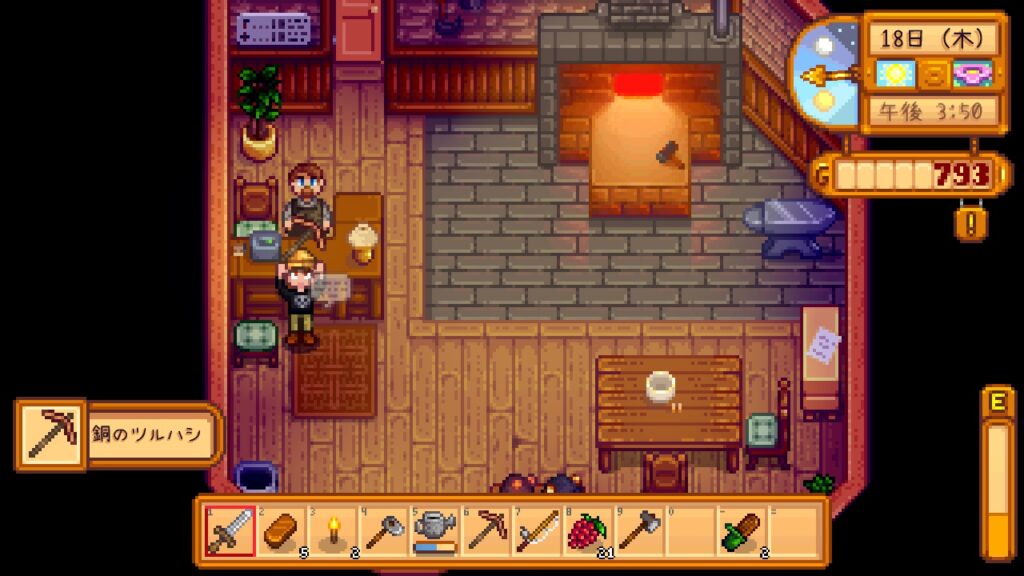Select the sword in the hotbar
Screen dimensions: 1024x576
(x=229, y=531)
